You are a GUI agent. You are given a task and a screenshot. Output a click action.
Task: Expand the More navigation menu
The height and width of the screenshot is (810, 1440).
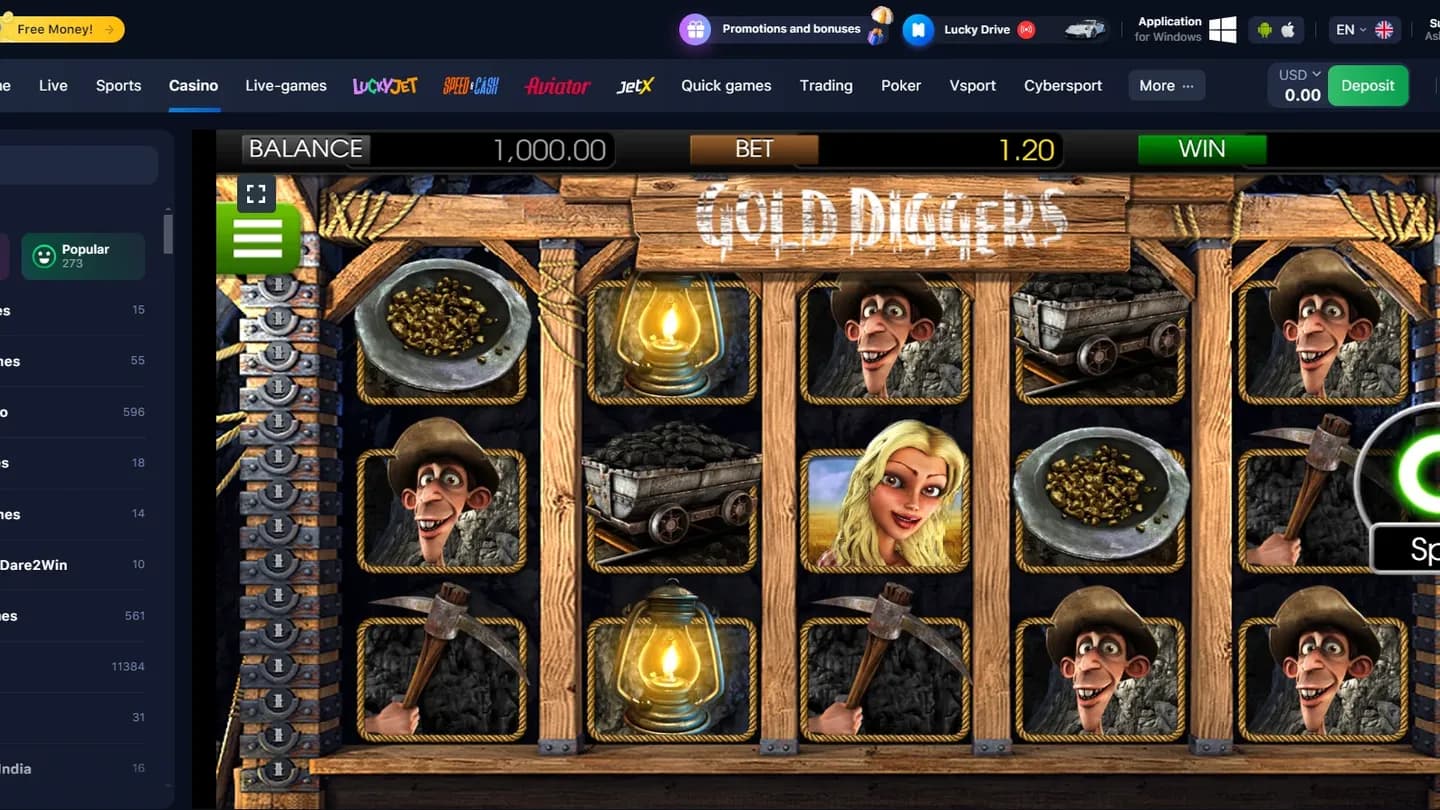[1165, 85]
